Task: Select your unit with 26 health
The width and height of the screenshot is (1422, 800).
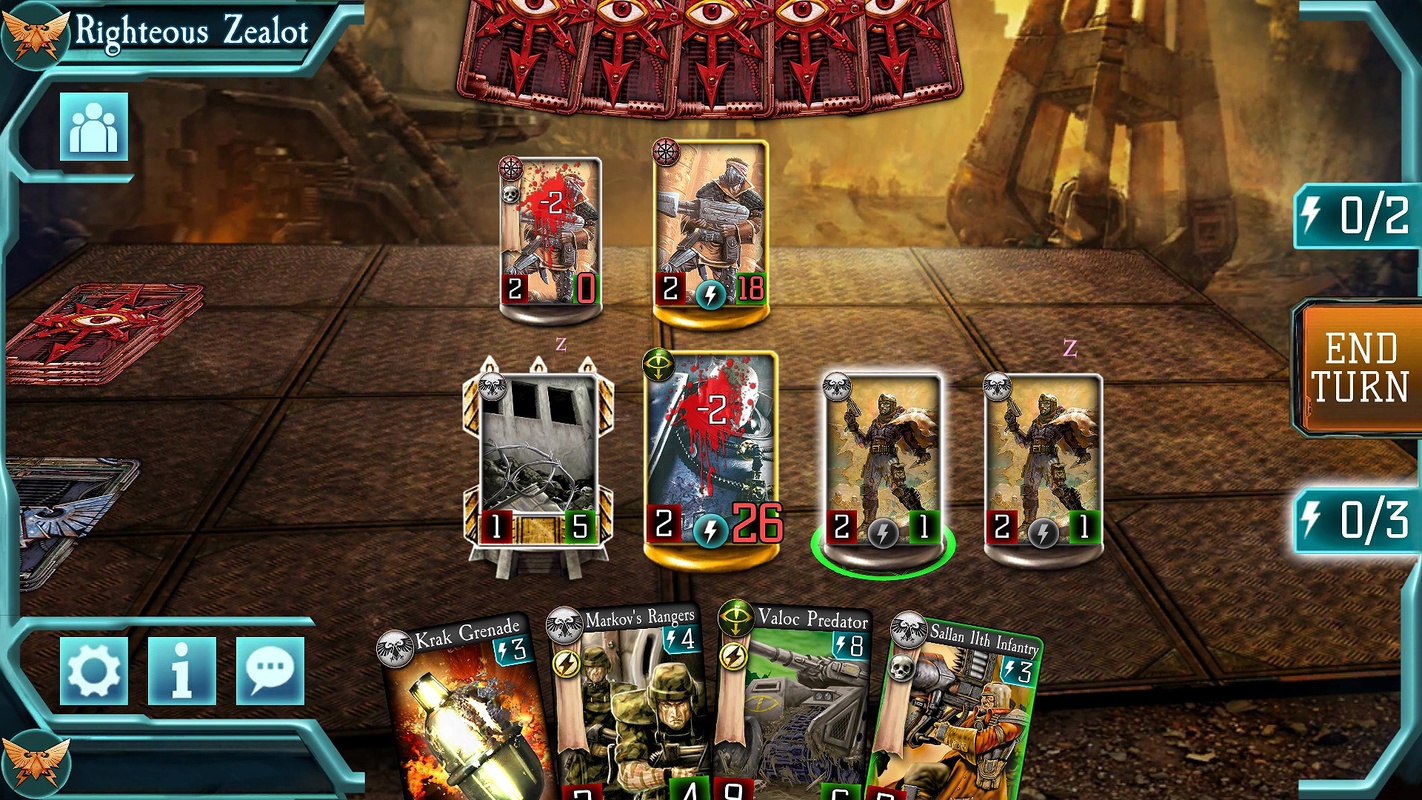Action: pos(711,450)
